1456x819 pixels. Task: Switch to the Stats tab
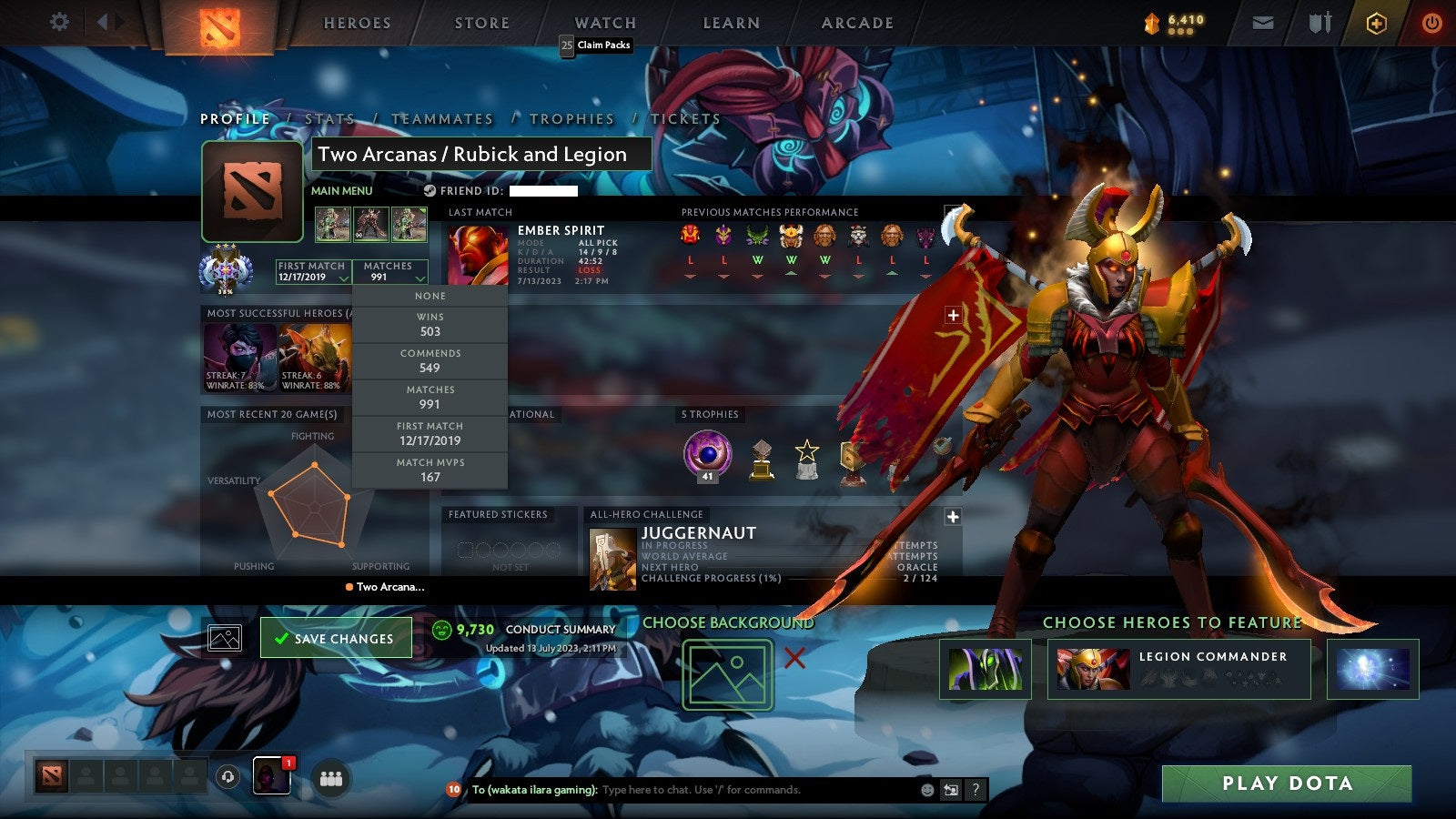pos(331,118)
